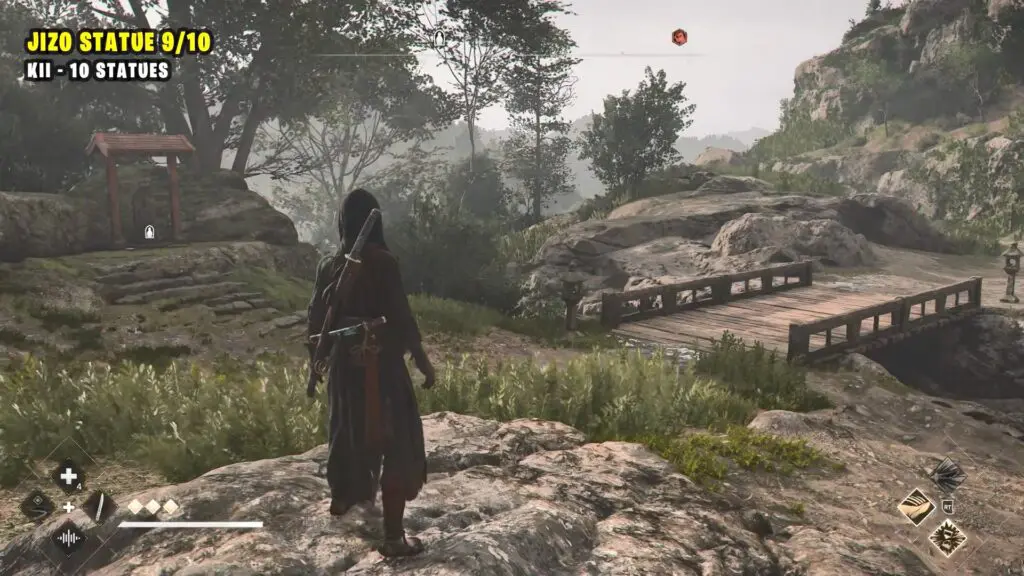Use the healing ration plus icon
This screenshot has height=576, width=1024.
tap(68, 476)
